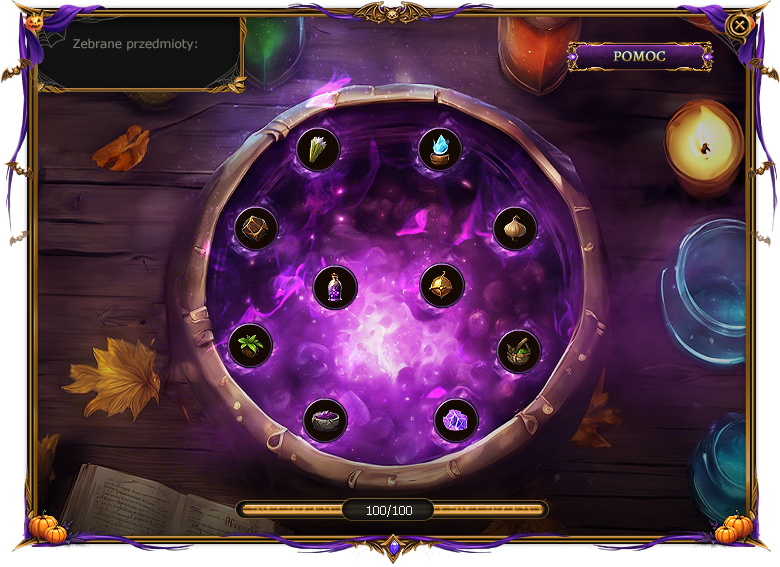Pick the bowl of purple powder
The width and height of the screenshot is (780, 567).
[325, 420]
